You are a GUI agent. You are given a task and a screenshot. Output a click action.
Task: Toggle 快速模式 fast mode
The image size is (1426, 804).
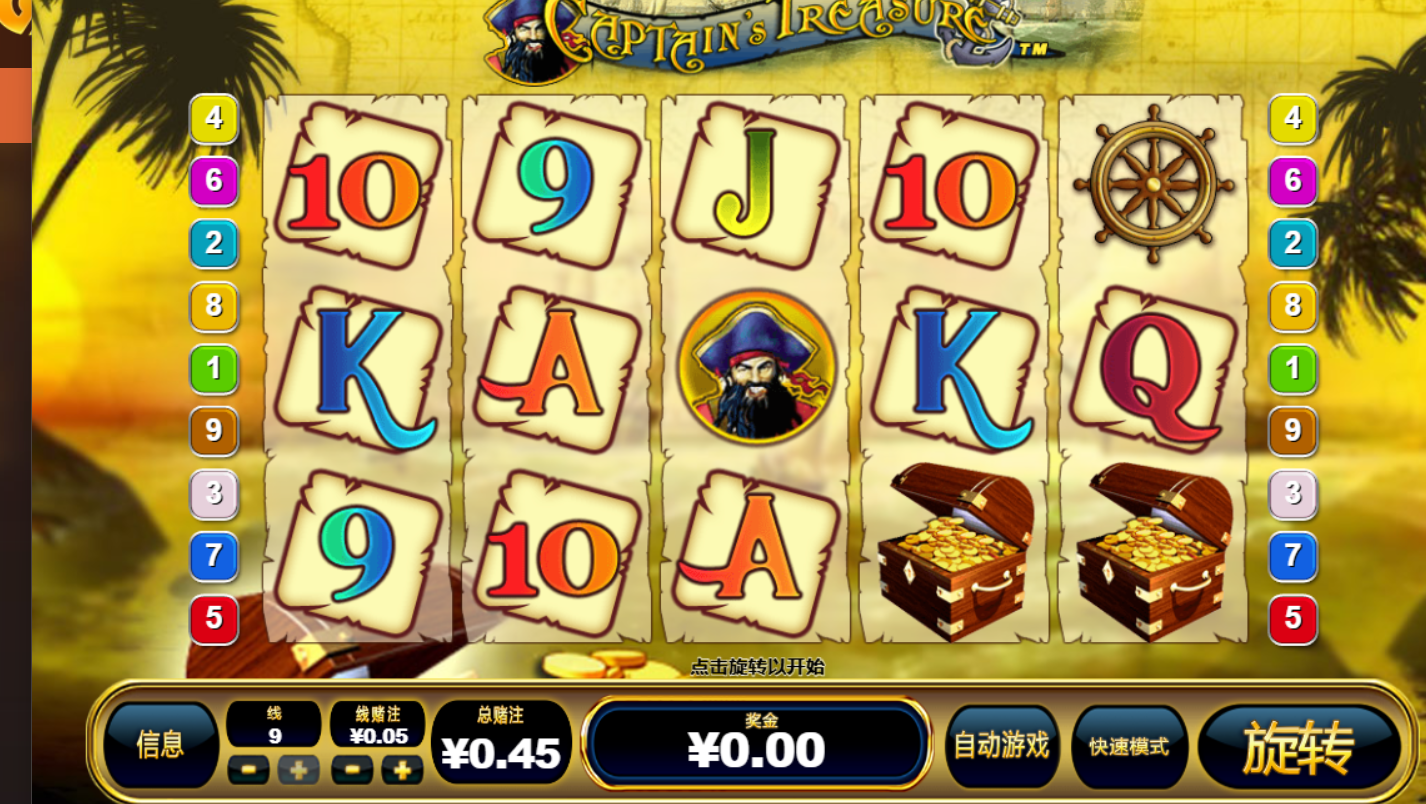(1129, 747)
